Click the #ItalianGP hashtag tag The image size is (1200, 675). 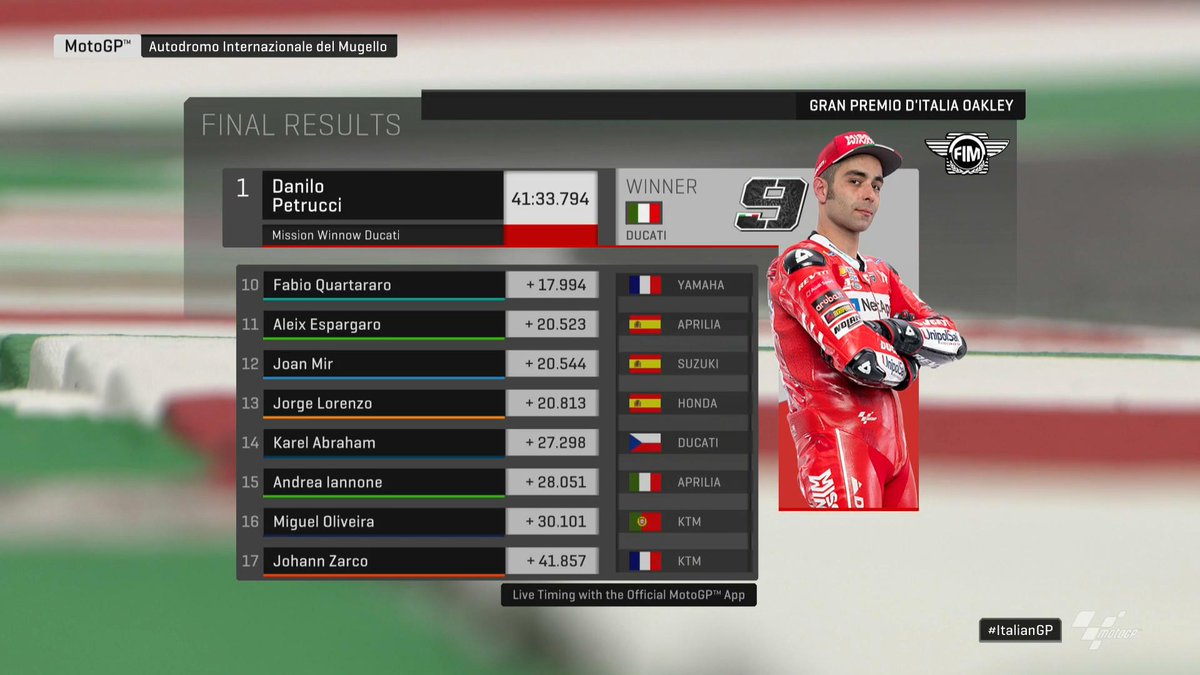[x=1019, y=629]
